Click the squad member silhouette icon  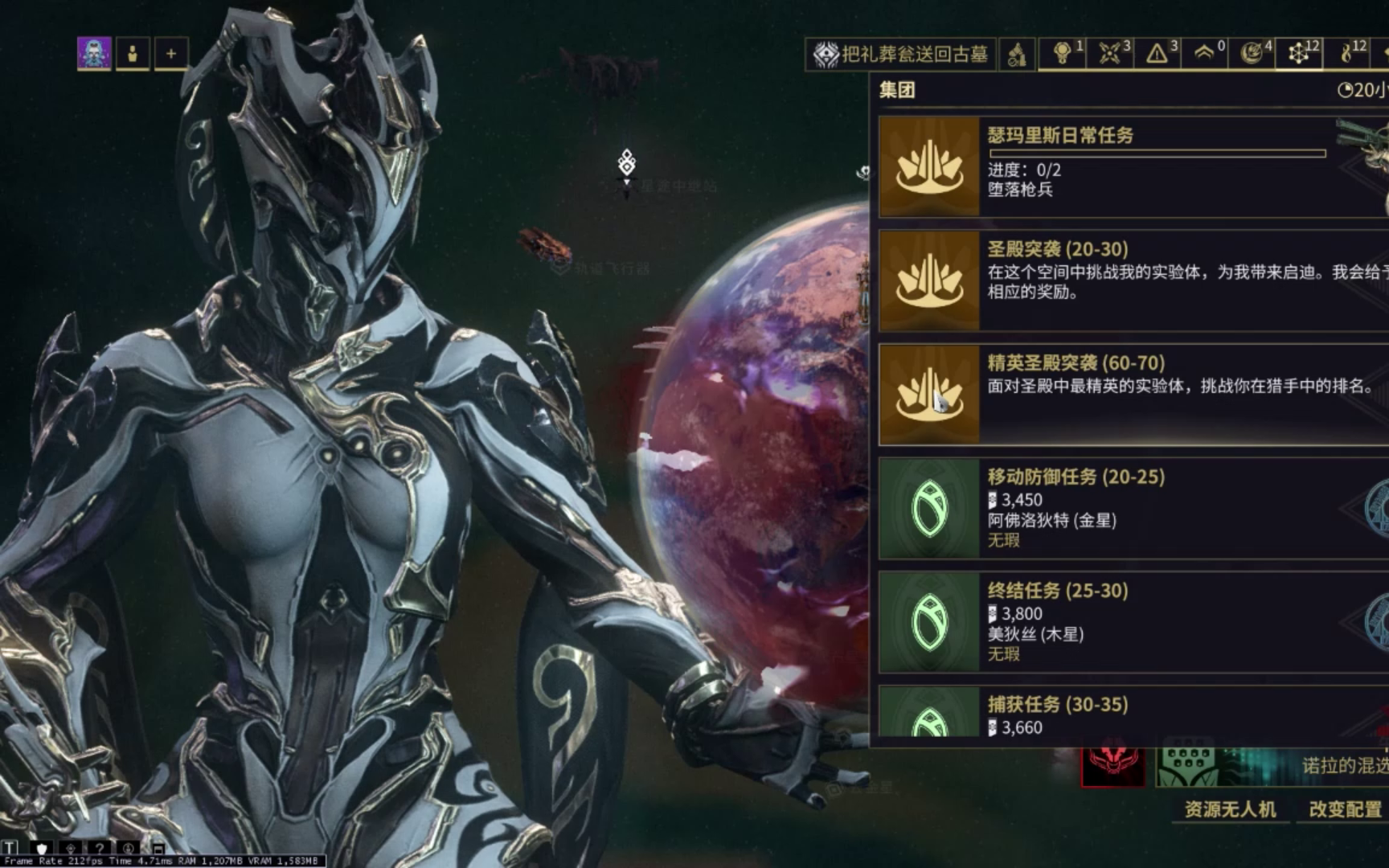coord(133,54)
